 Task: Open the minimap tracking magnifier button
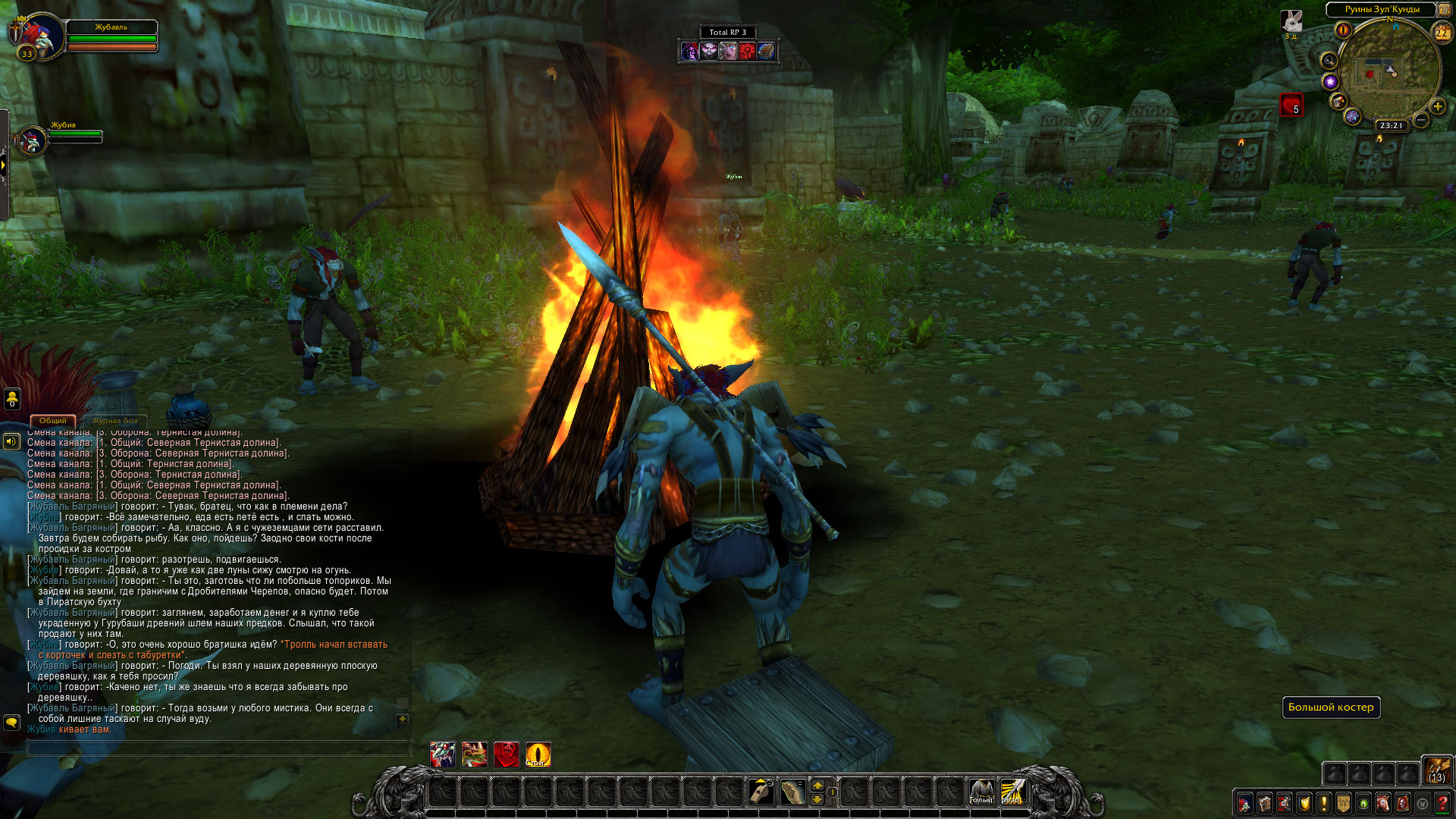pyautogui.click(x=1329, y=60)
